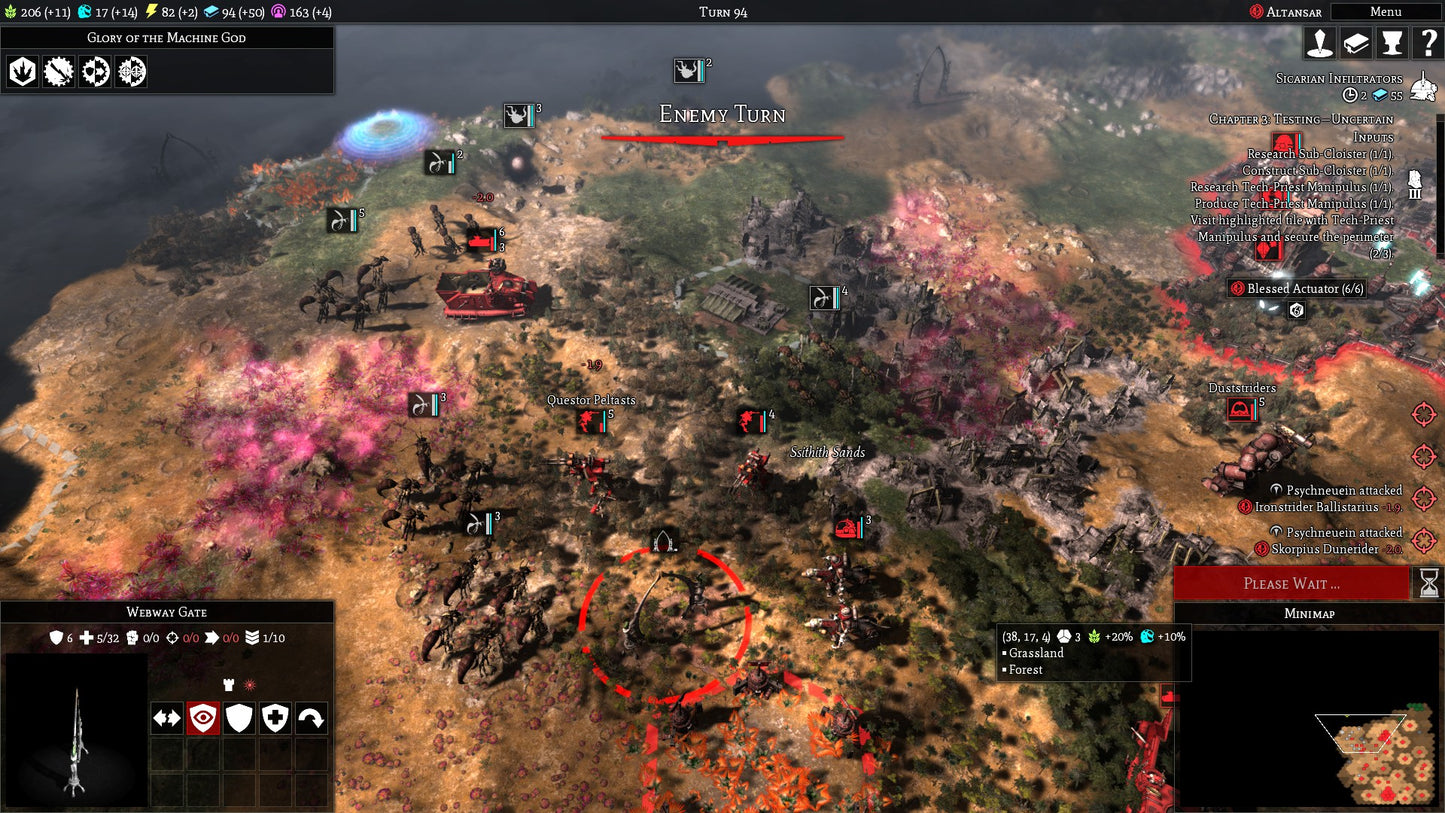Activate the heal cross action icon
The height and width of the screenshot is (813, 1445).
click(274, 718)
